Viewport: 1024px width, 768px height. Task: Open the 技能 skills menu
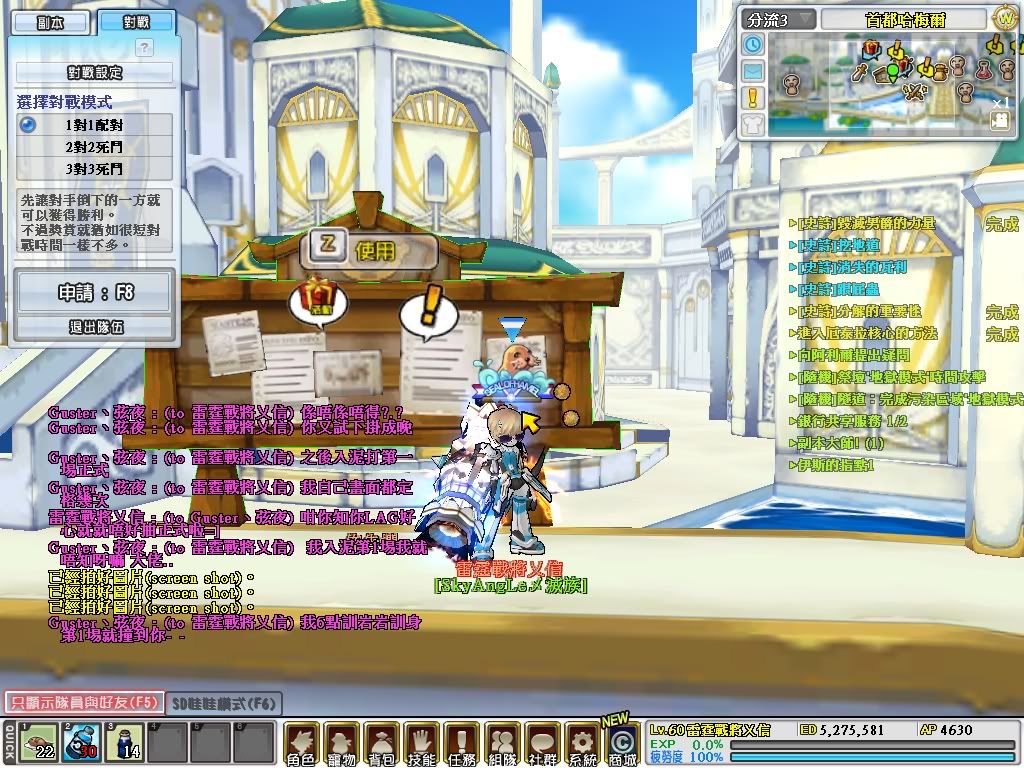pos(421,744)
